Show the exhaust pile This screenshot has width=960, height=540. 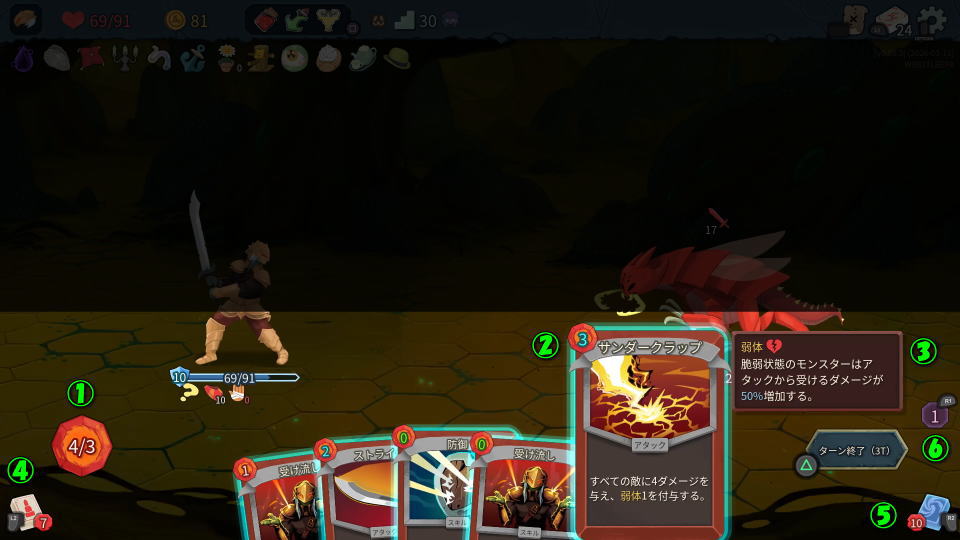click(x=934, y=413)
